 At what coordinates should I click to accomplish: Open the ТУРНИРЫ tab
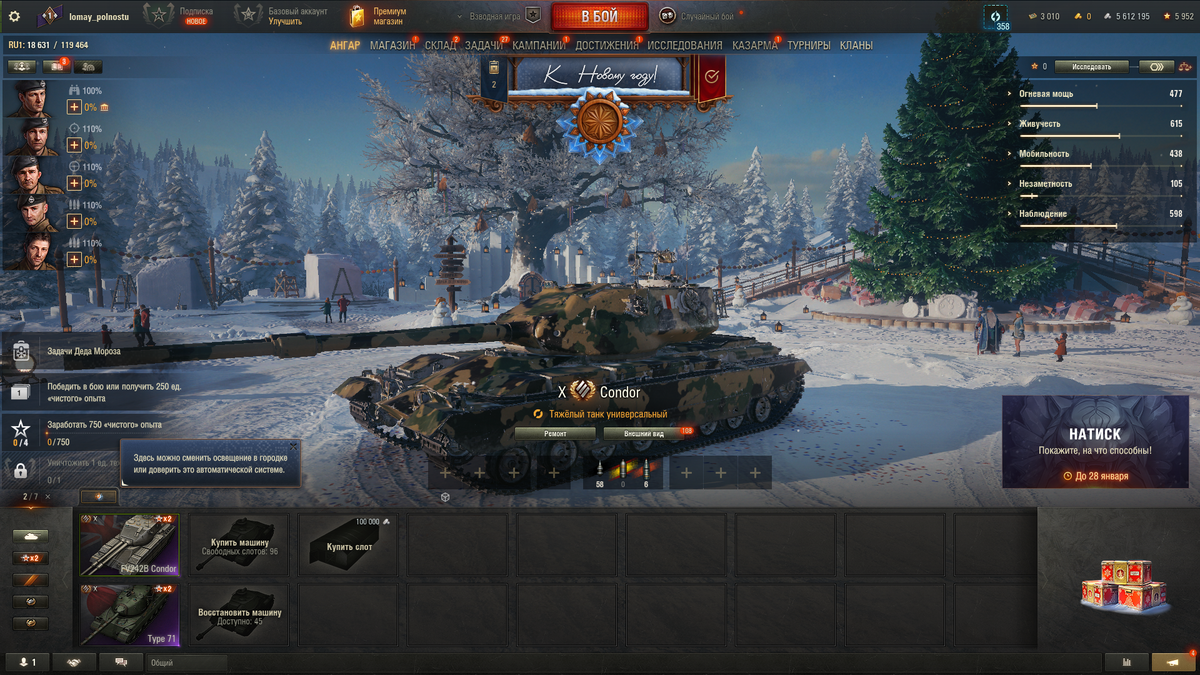pyautogui.click(x=809, y=45)
